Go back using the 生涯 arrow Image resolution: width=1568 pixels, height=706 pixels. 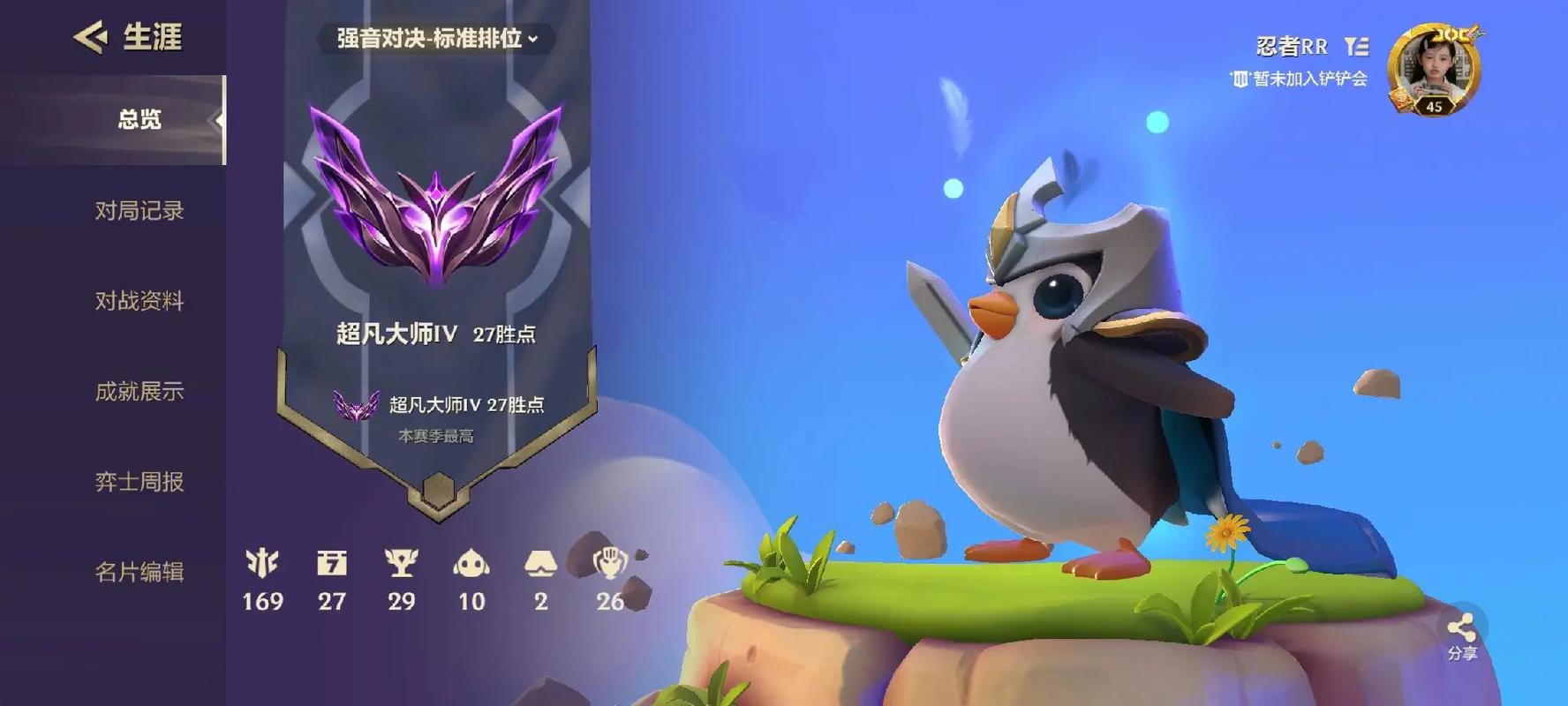90,37
